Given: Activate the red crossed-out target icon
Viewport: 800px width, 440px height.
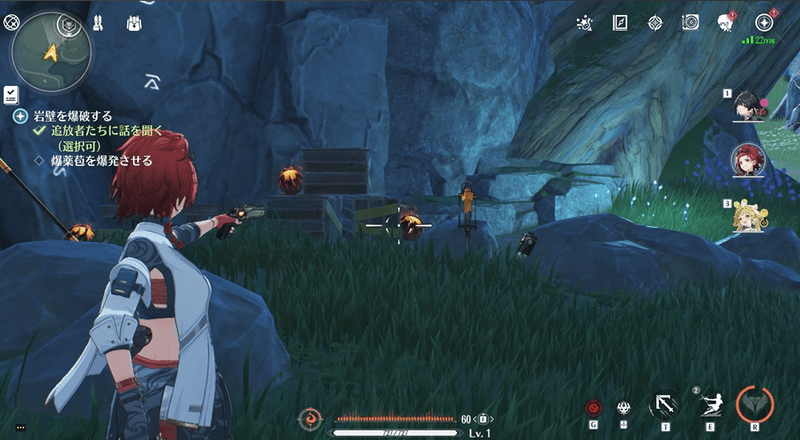Looking at the screenshot, I should tap(593, 407).
